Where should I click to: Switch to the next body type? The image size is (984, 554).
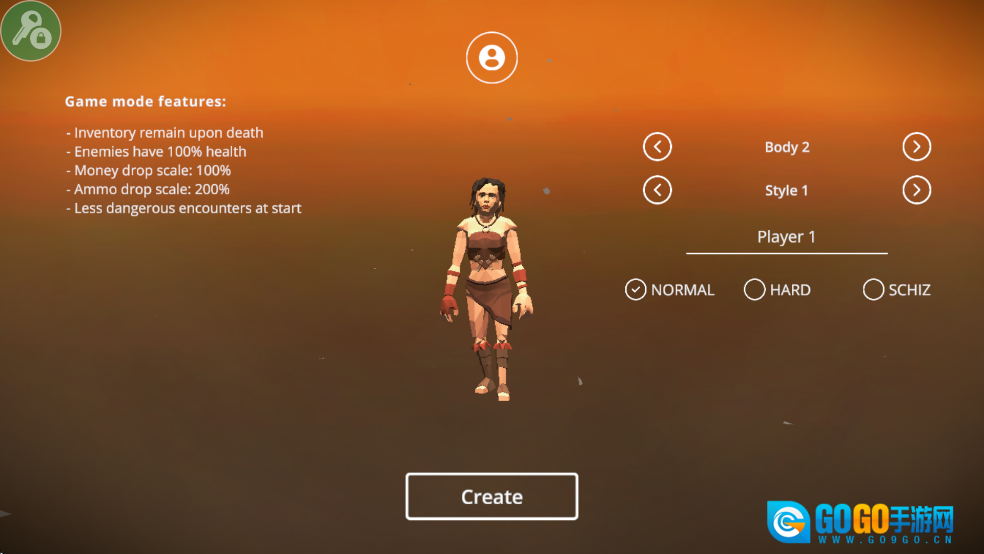(x=916, y=147)
